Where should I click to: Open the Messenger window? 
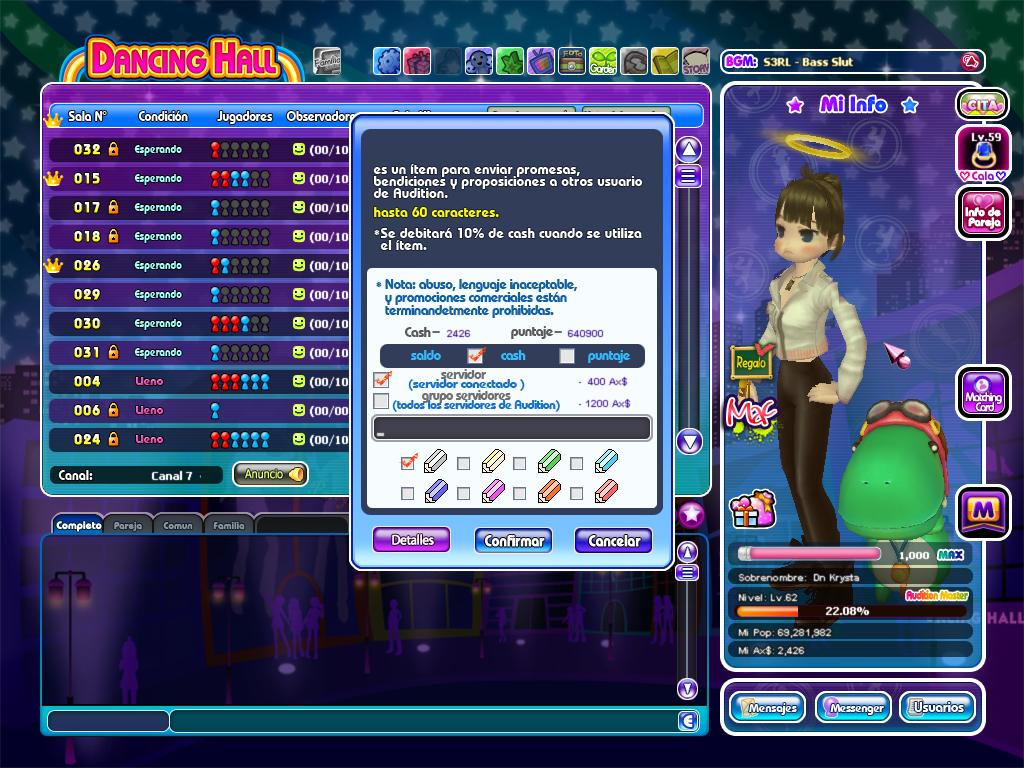(x=853, y=707)
